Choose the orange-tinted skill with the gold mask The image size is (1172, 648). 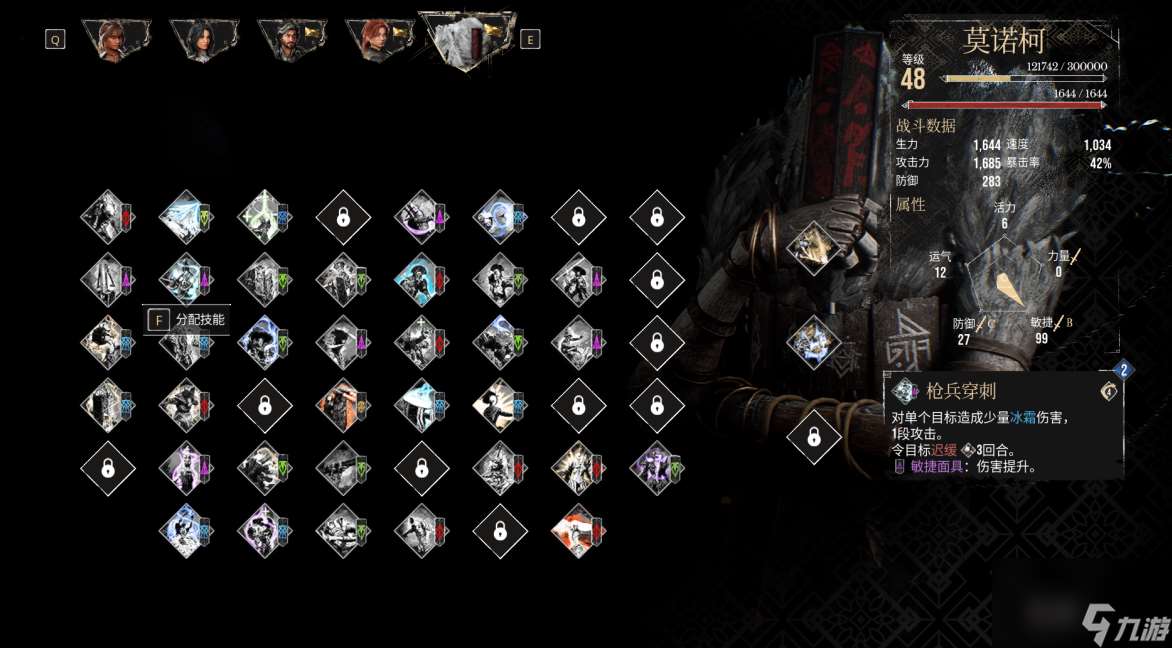[343, 405]
